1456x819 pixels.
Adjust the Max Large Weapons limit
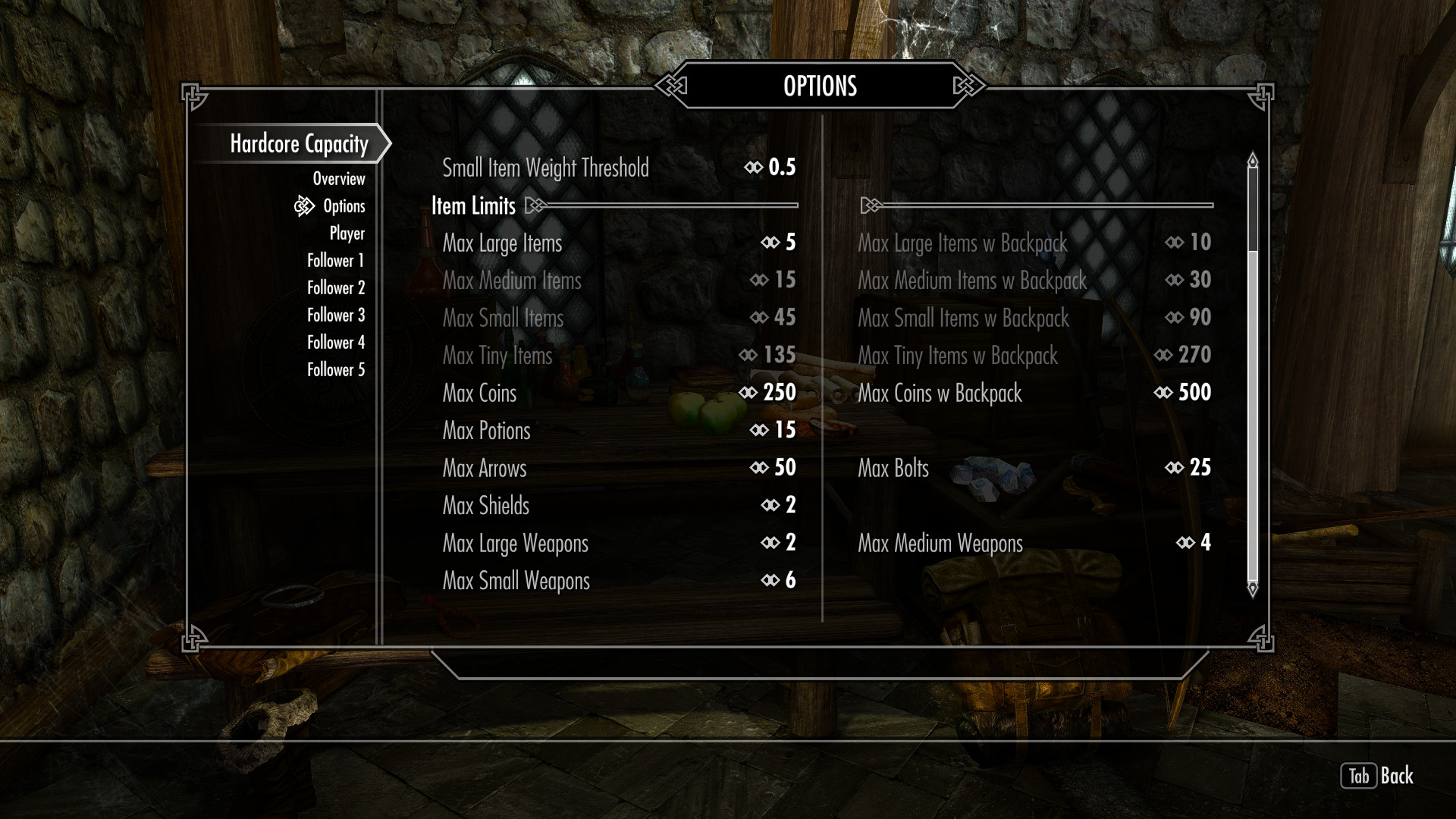click(x=619, y=543)
